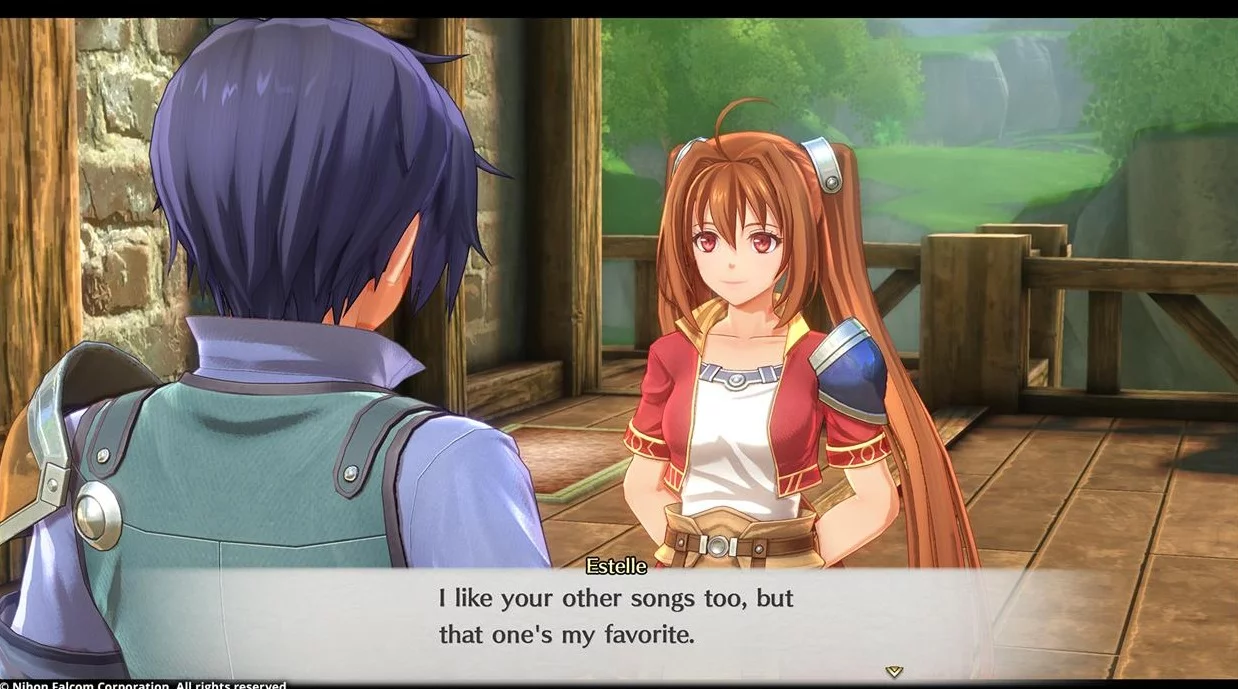Advance dialogue with the arrow indicator
This screenshot has width=1238, height=689.
pos(894,671)
